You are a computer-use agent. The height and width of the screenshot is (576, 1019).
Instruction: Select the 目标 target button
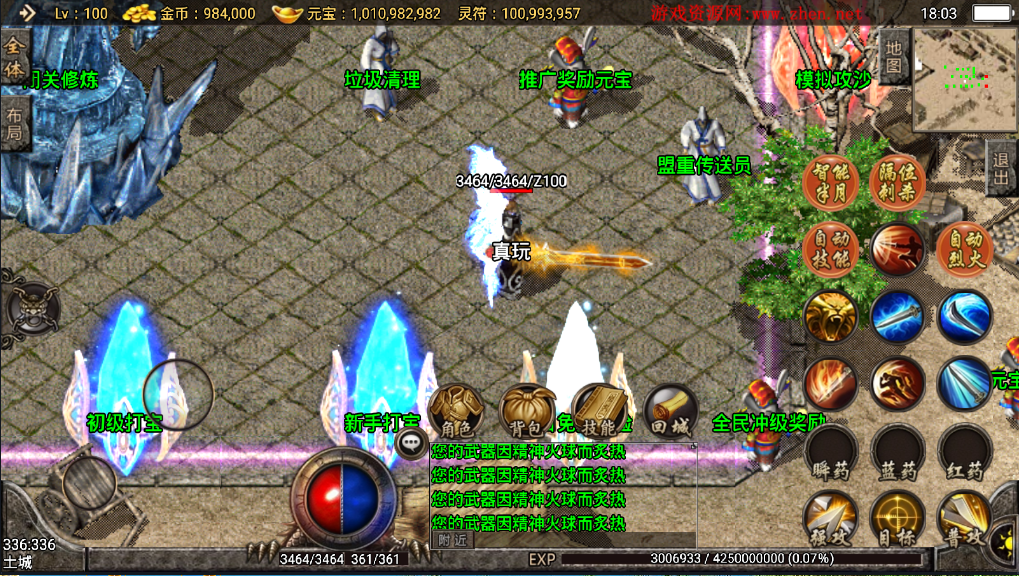[x=898, y=517]
